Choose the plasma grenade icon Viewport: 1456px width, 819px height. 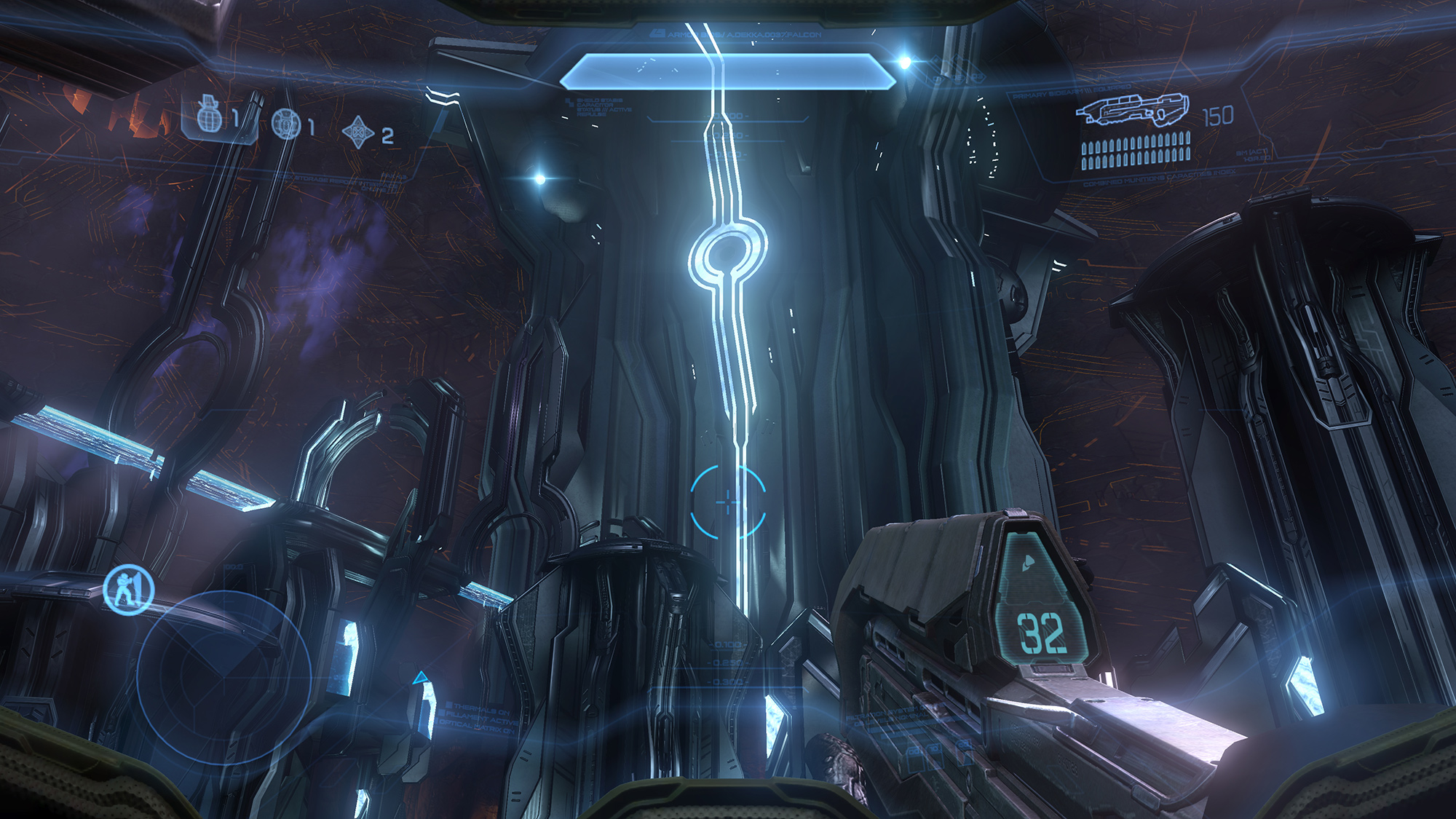coord(285,124)
